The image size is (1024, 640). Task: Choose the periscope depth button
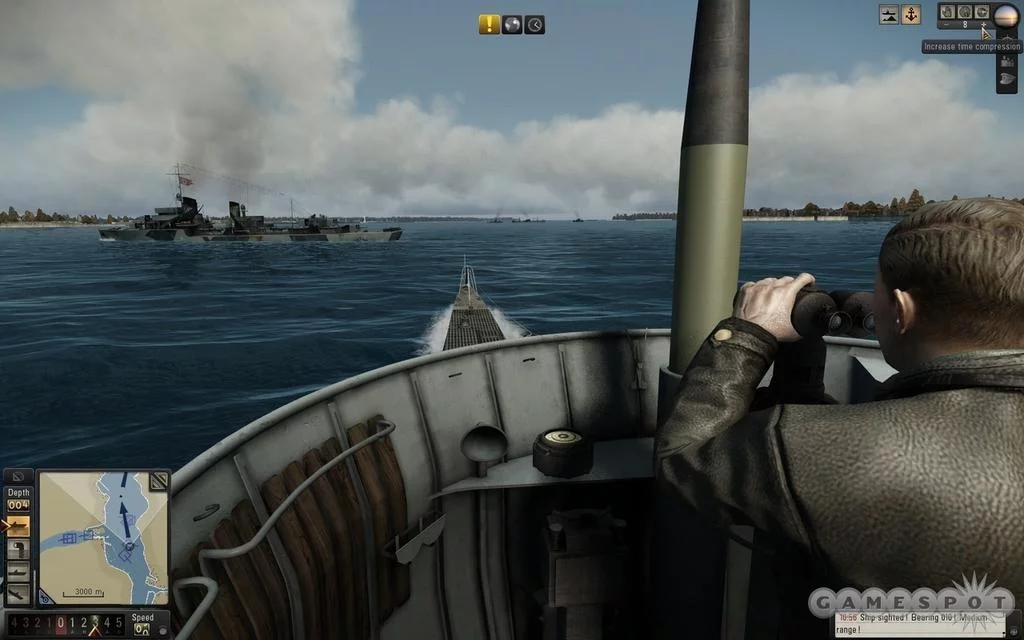18,549
